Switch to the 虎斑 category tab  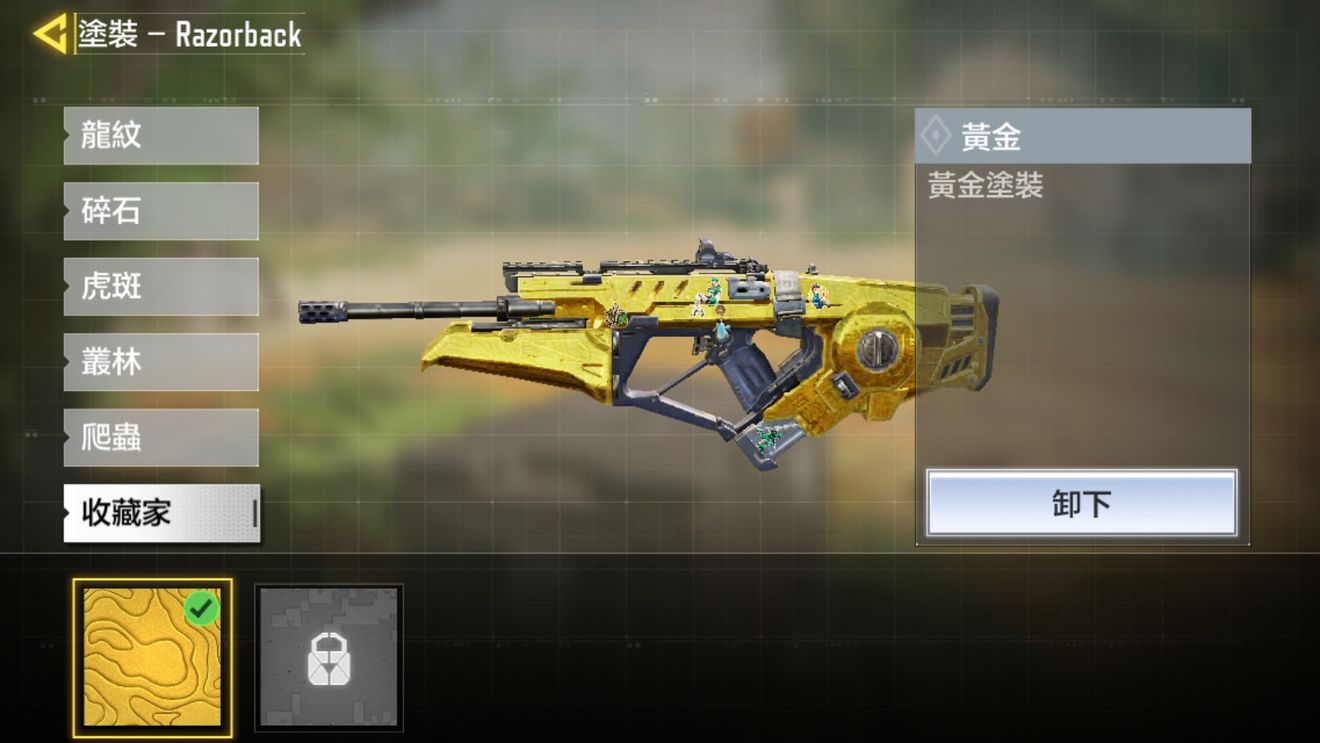coord(160,286)
